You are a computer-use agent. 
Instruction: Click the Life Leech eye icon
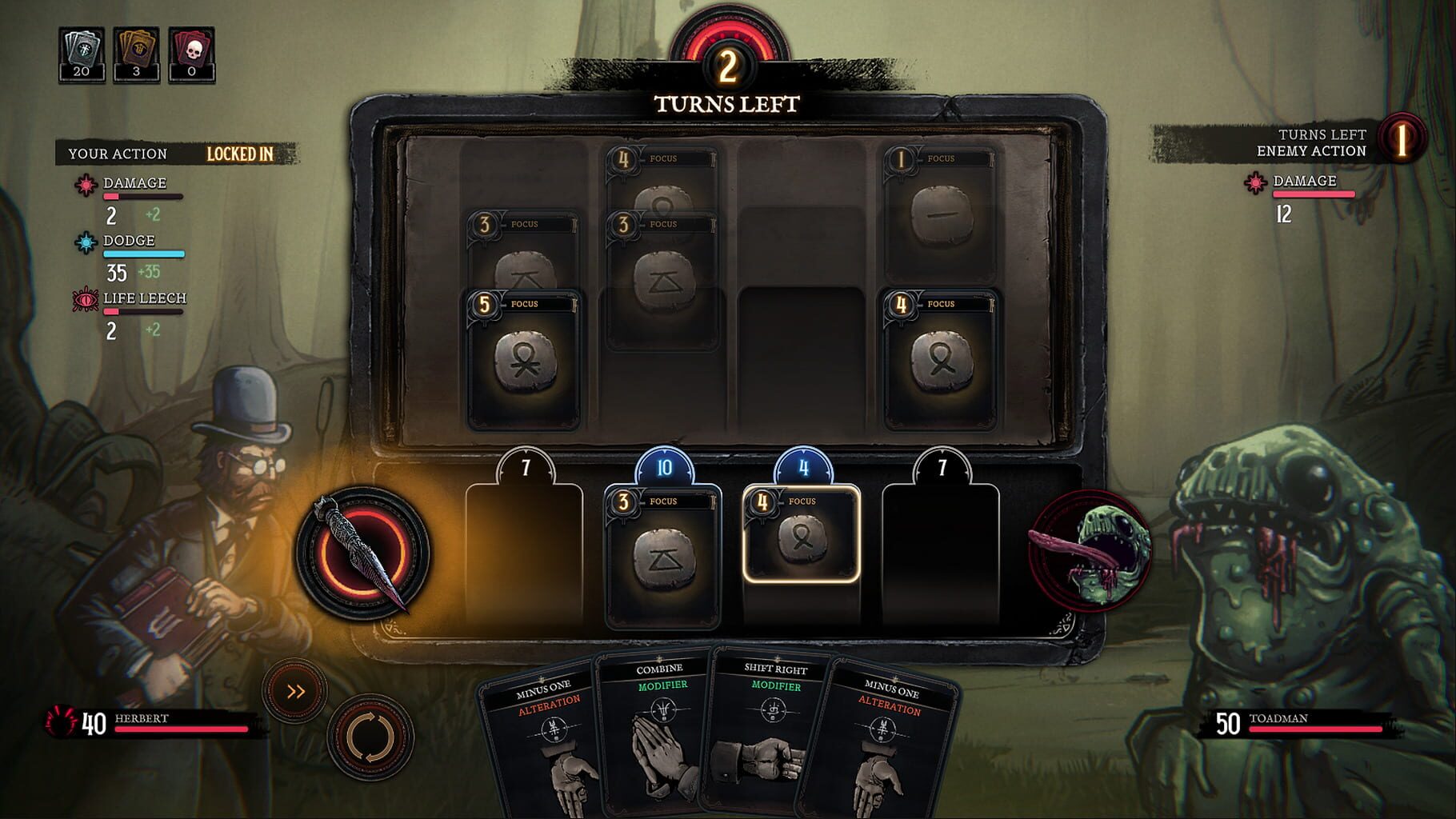point(86,298)
